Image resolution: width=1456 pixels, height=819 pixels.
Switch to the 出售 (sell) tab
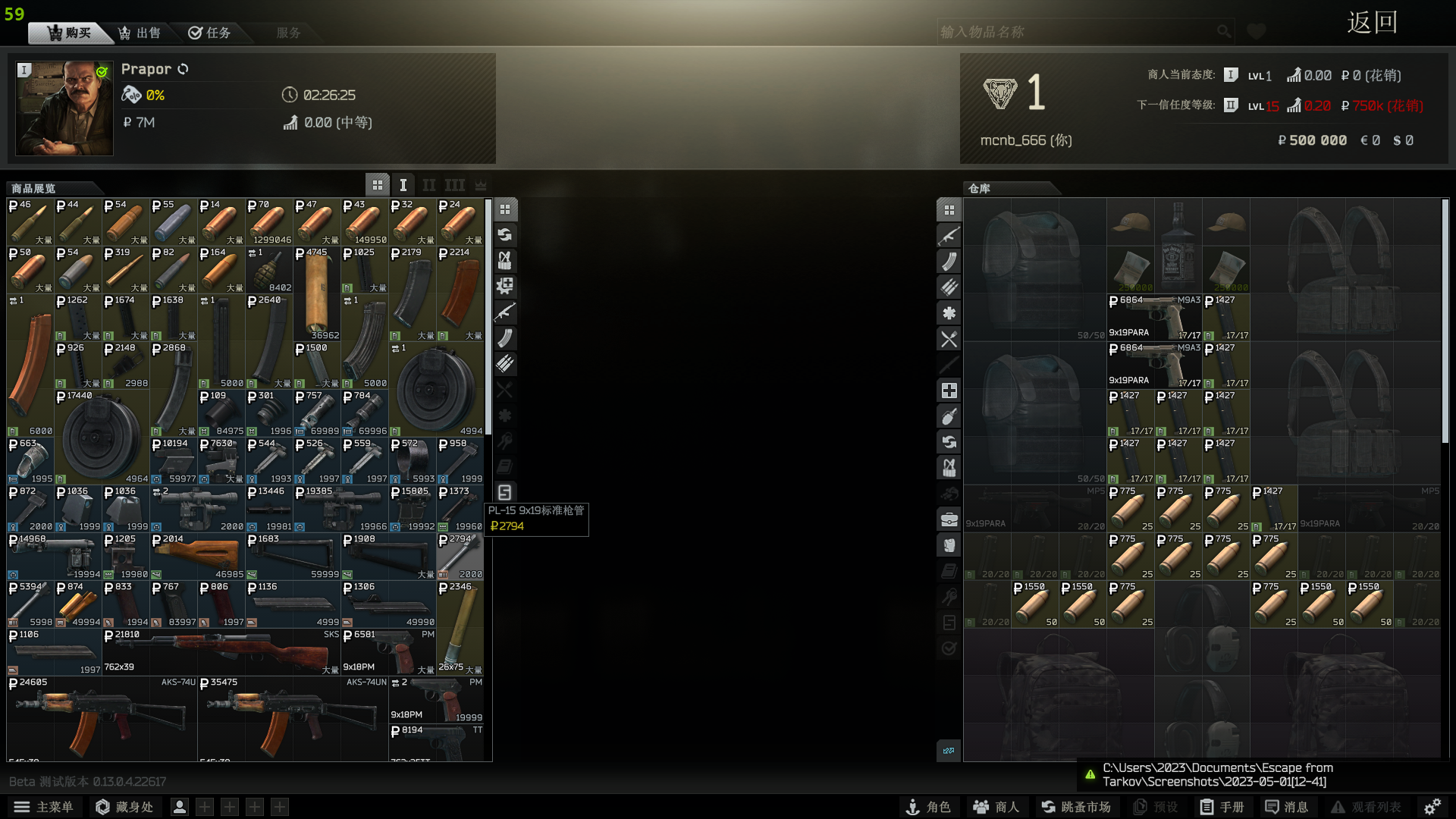(140, 33)
